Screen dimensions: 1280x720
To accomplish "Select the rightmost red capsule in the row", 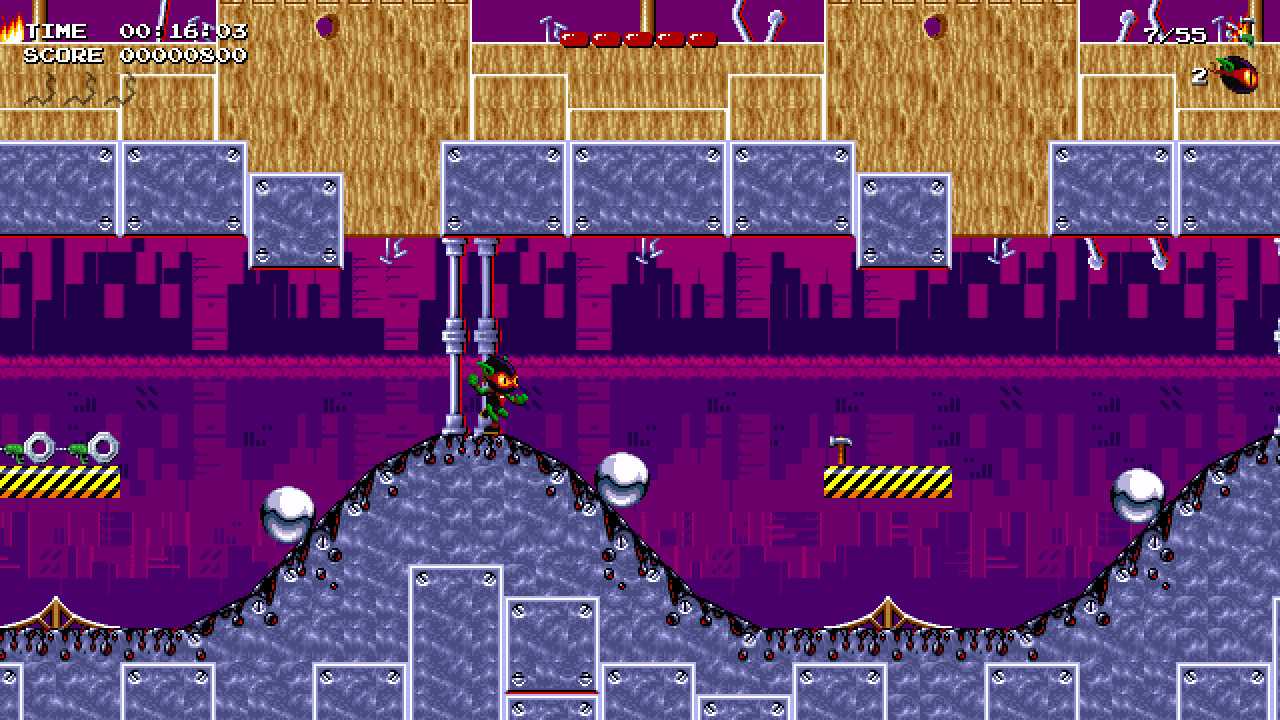I will tap(700, 40).
